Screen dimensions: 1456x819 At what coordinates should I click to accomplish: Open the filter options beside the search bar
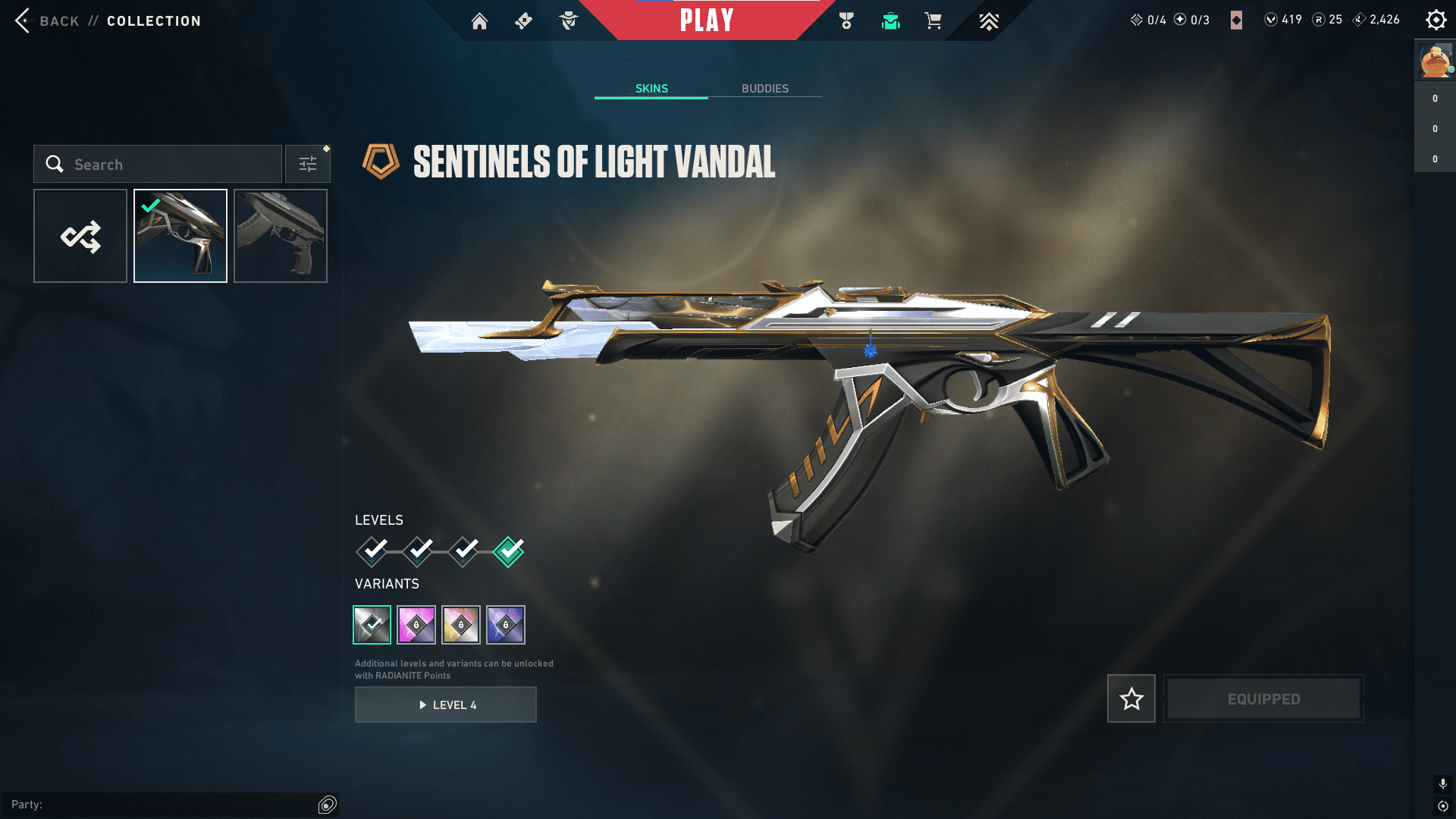307,163
